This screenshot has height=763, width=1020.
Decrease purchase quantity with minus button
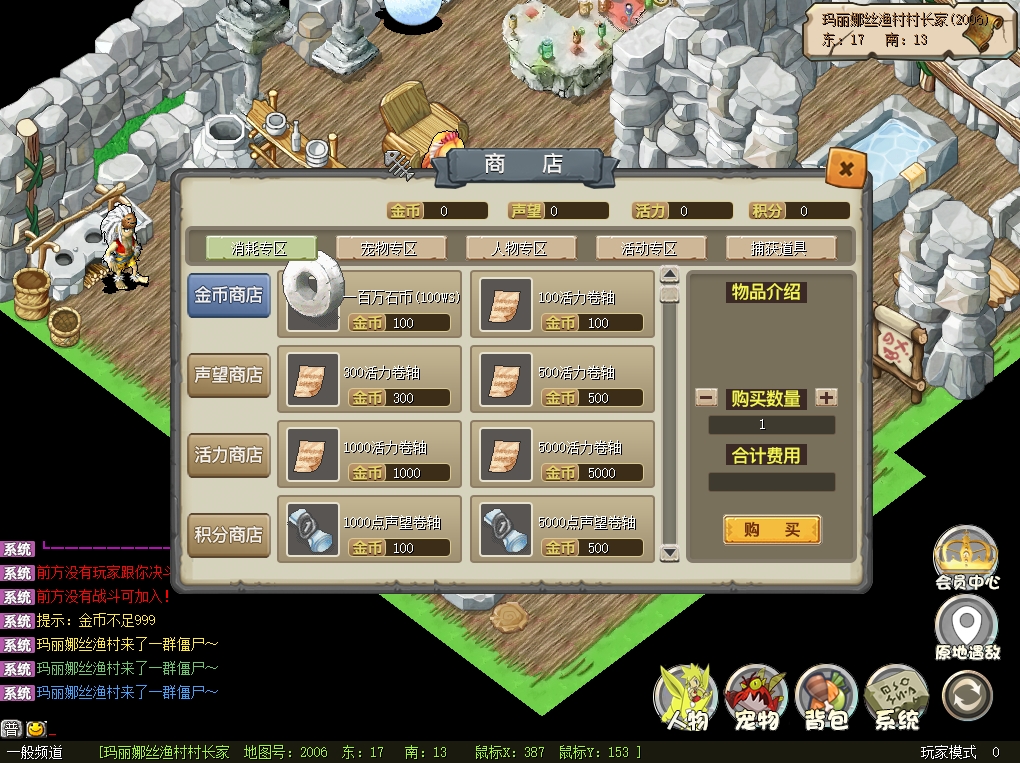[706, 397]
